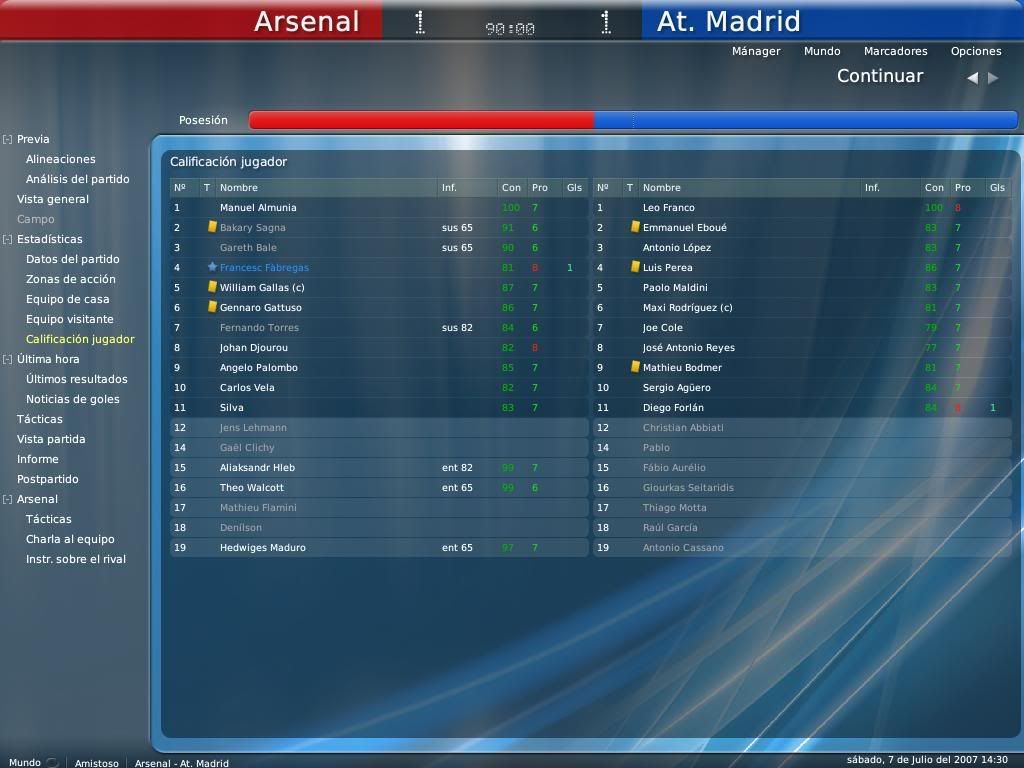1024x768 pixels.
Task: View Zonas de acción
Action: point(71,279)
